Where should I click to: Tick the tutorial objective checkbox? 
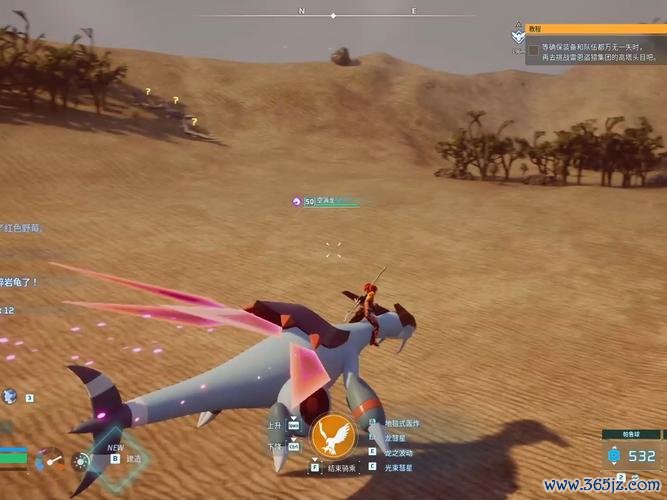[534, 48]
